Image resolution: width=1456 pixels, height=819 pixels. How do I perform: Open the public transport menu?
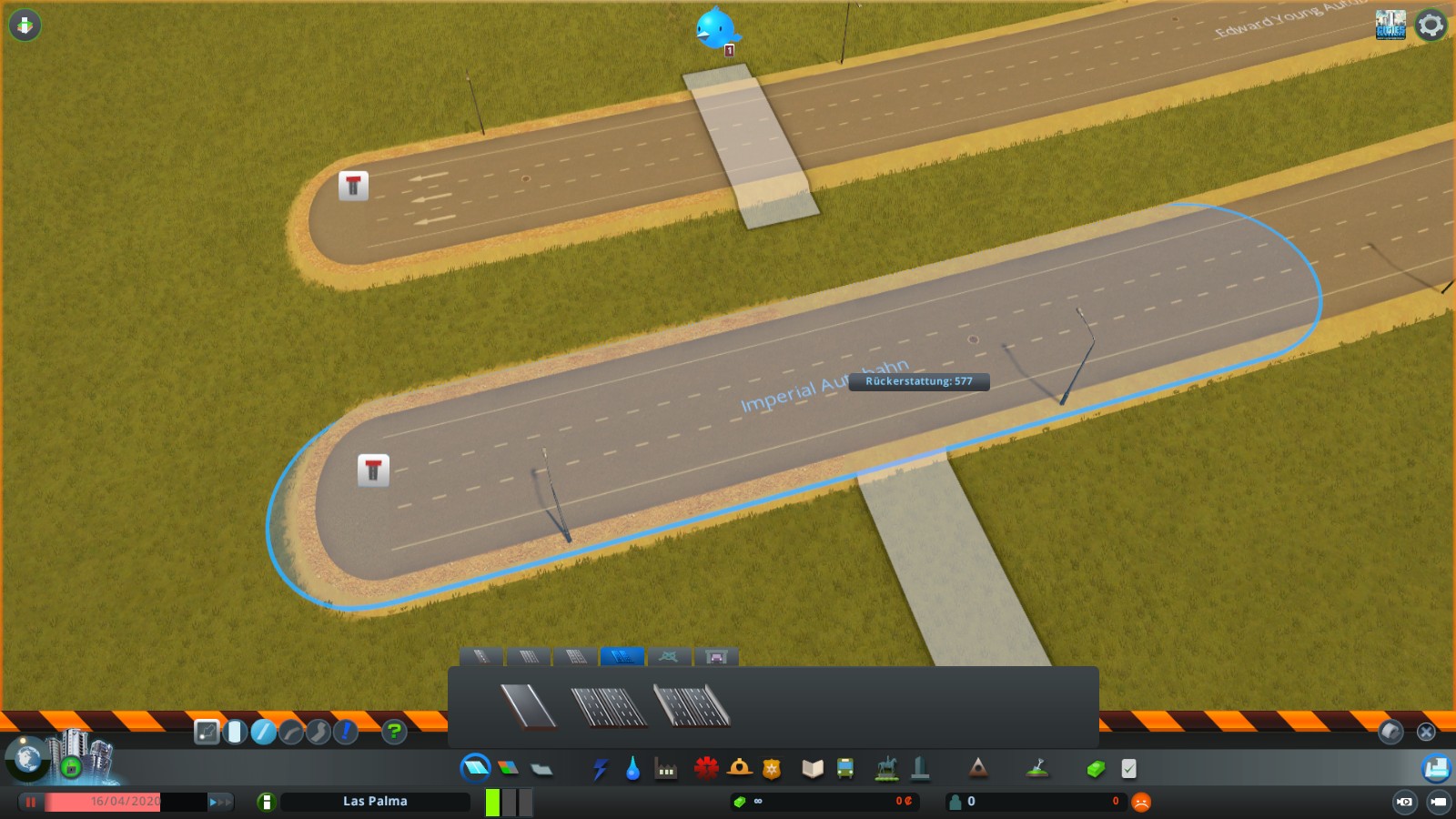(x=847, y=769)
